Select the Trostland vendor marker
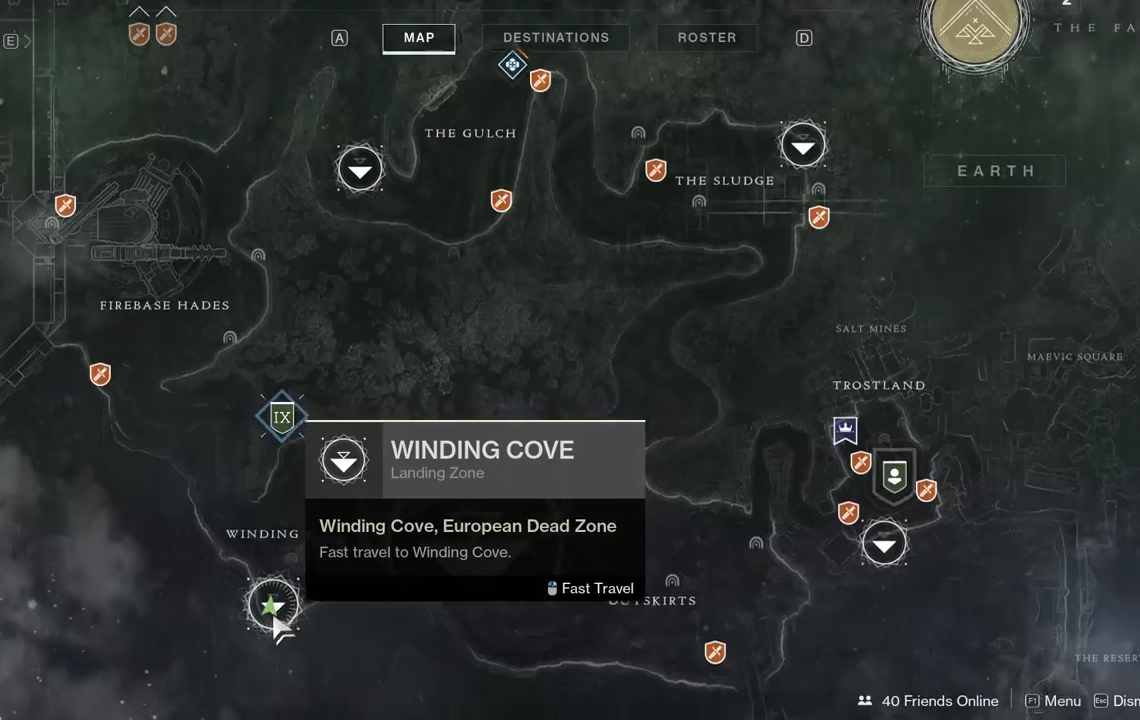The height and width of the screenshot is (720, 1140). click(x=894, y=475)
